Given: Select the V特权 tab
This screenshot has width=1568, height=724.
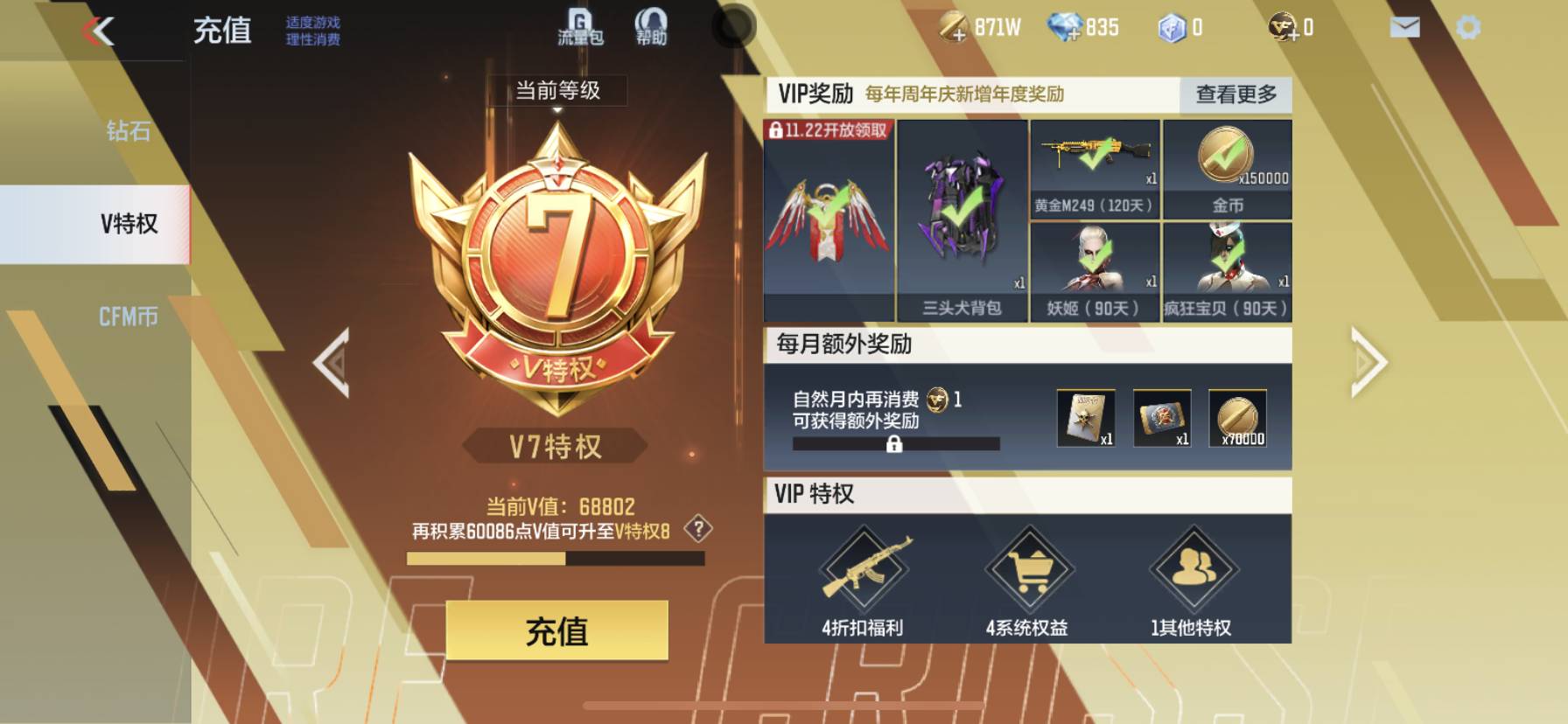Looking at the screenshot, I should point(128,225).
